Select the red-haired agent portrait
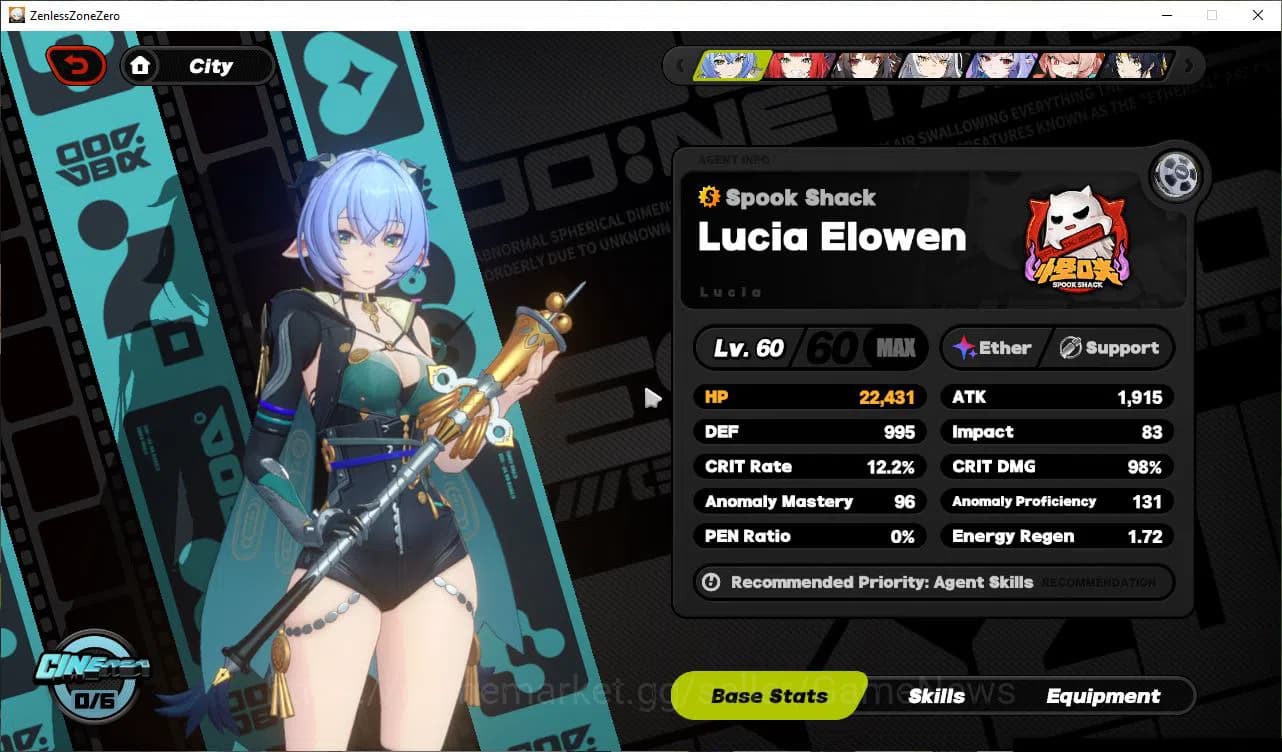The width and height of the screenshot is (1282, 752). click(800, 65)
